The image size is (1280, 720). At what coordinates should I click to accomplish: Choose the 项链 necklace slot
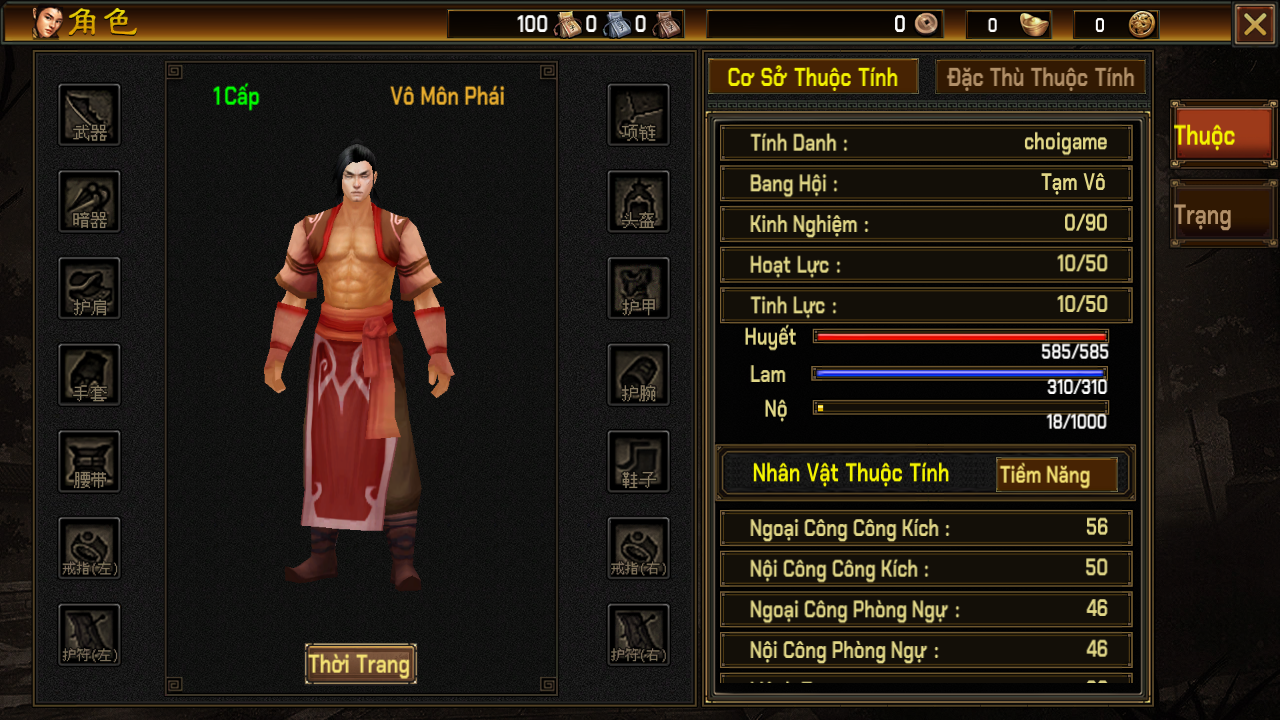pyautogui.click(x=639, y=114)
